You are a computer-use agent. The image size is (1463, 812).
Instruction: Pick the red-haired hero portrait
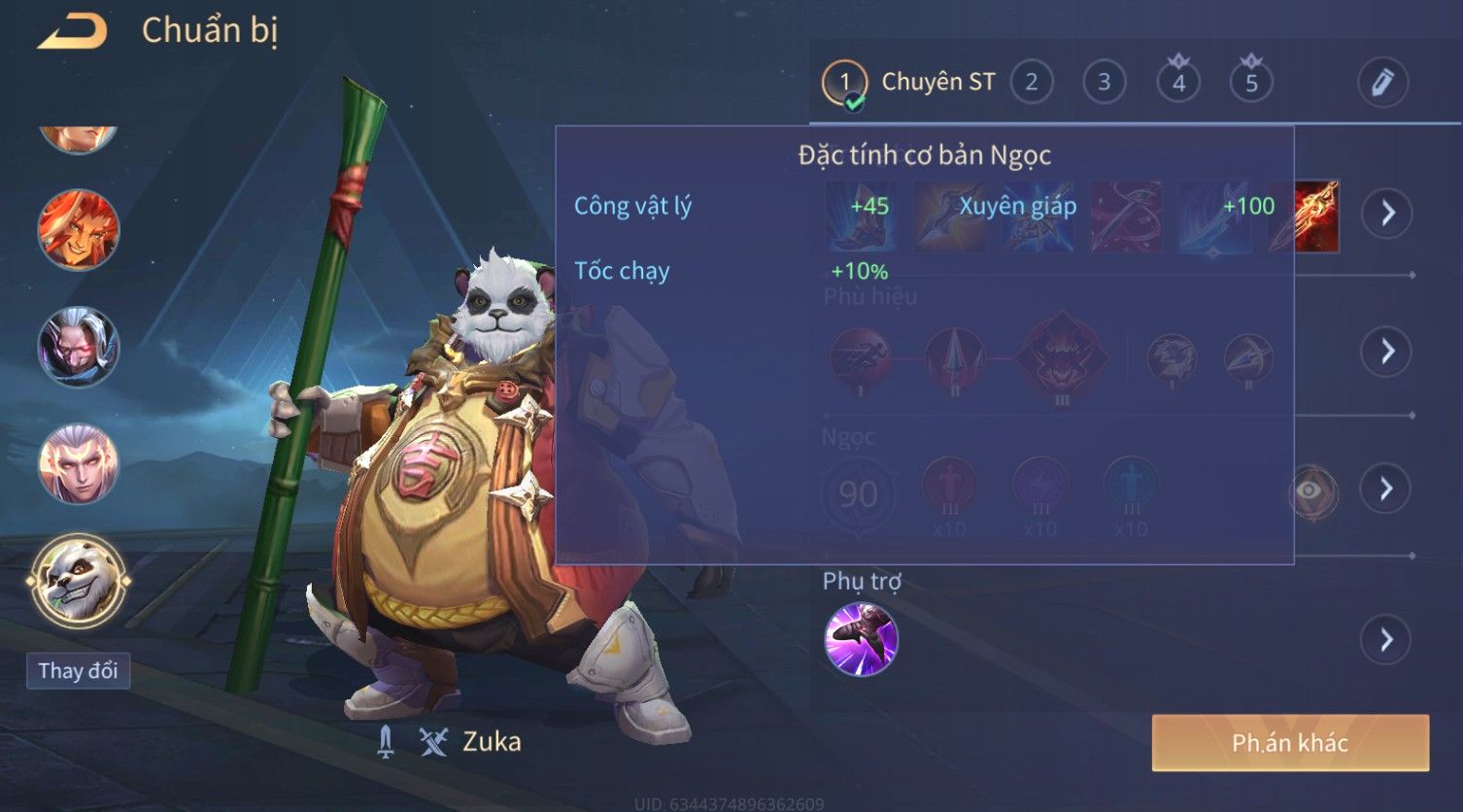click(79, 231)
